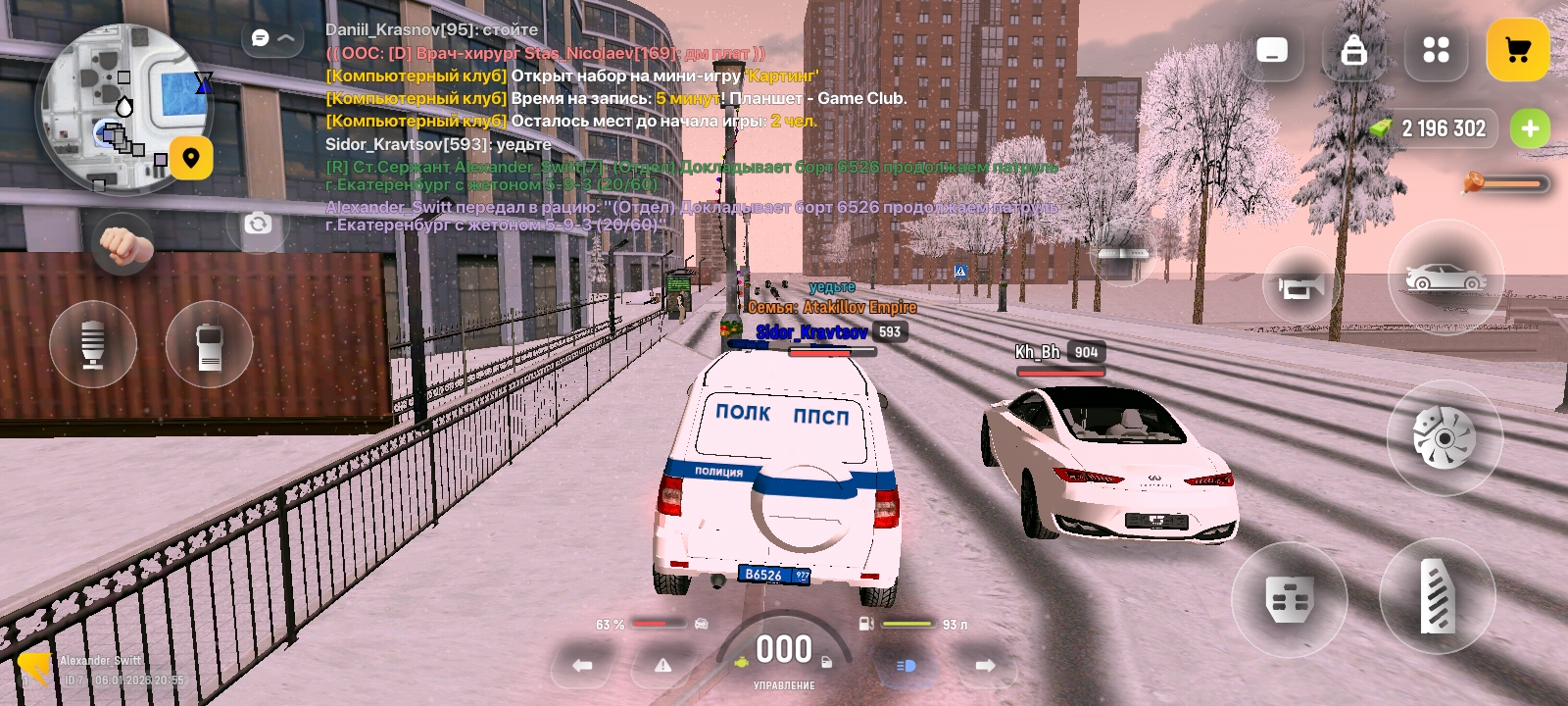The width and height of the screenshot is (1568, 706).
Task: Open the phone from the top bar
Action: click(1272, 50)
